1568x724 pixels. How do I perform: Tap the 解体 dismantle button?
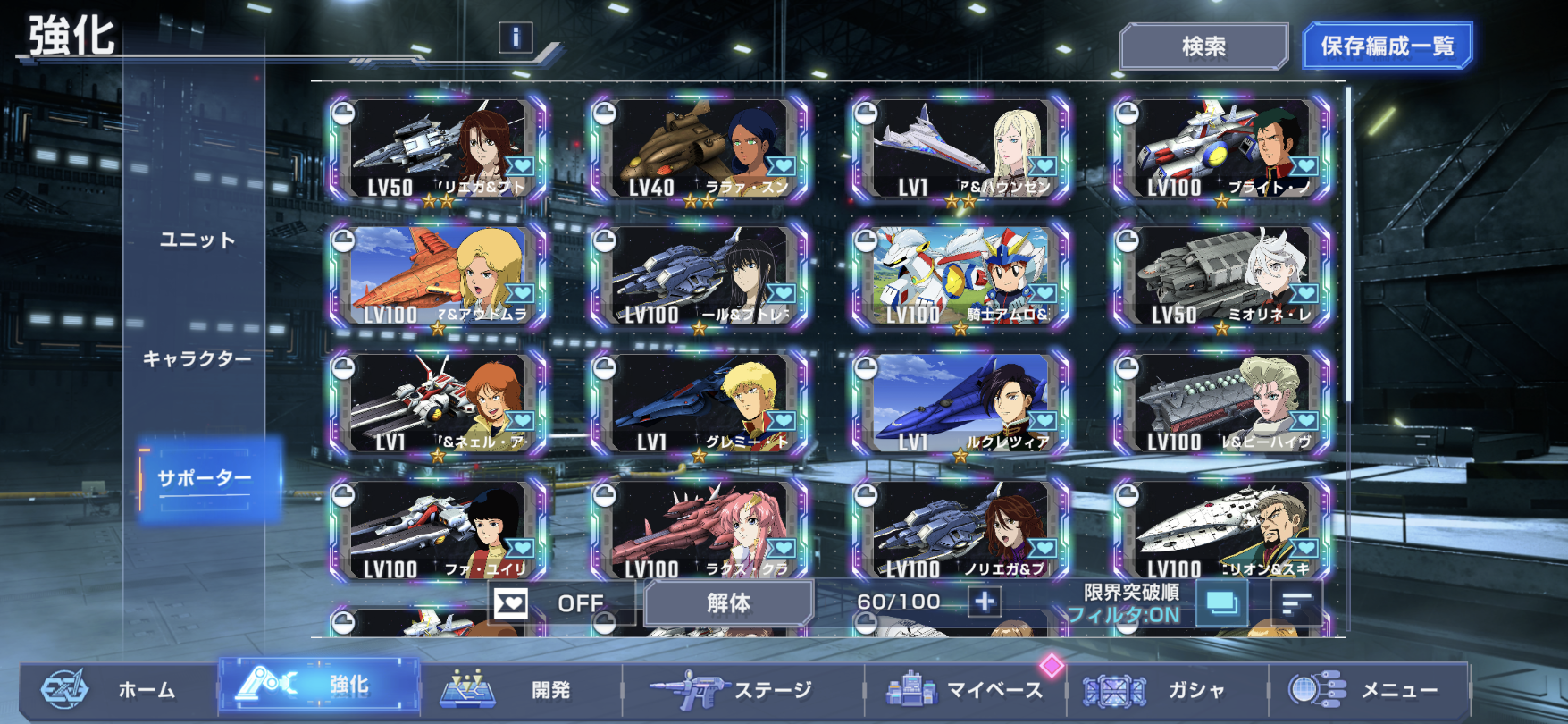coord(728,603)
